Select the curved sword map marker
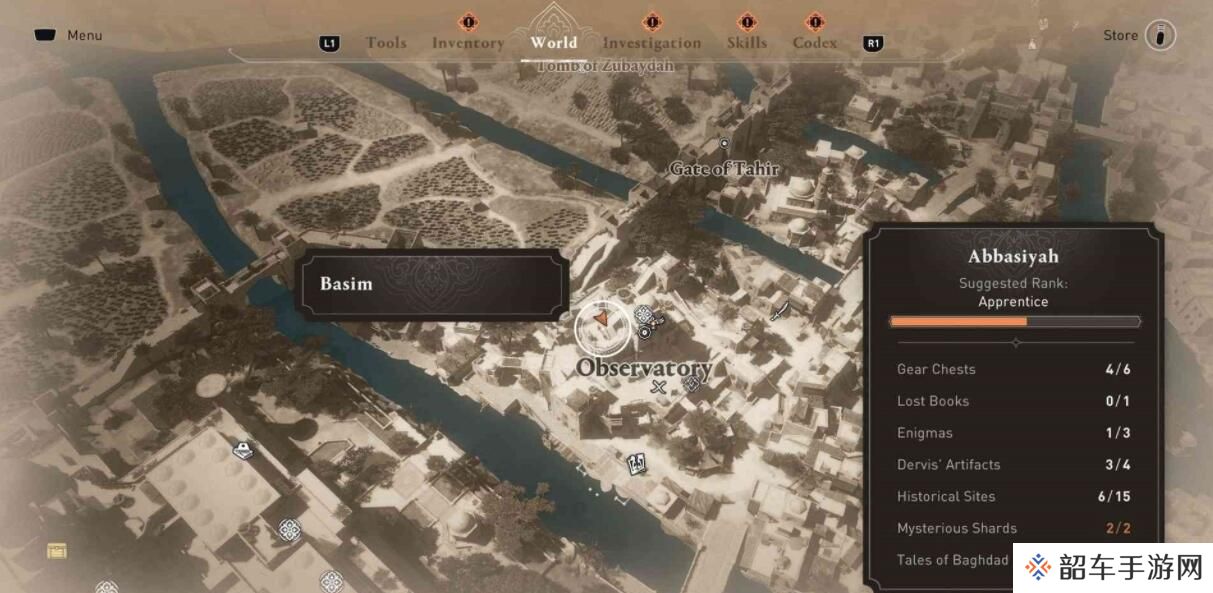Screen dimensions: 1213x593 (781, 311)
